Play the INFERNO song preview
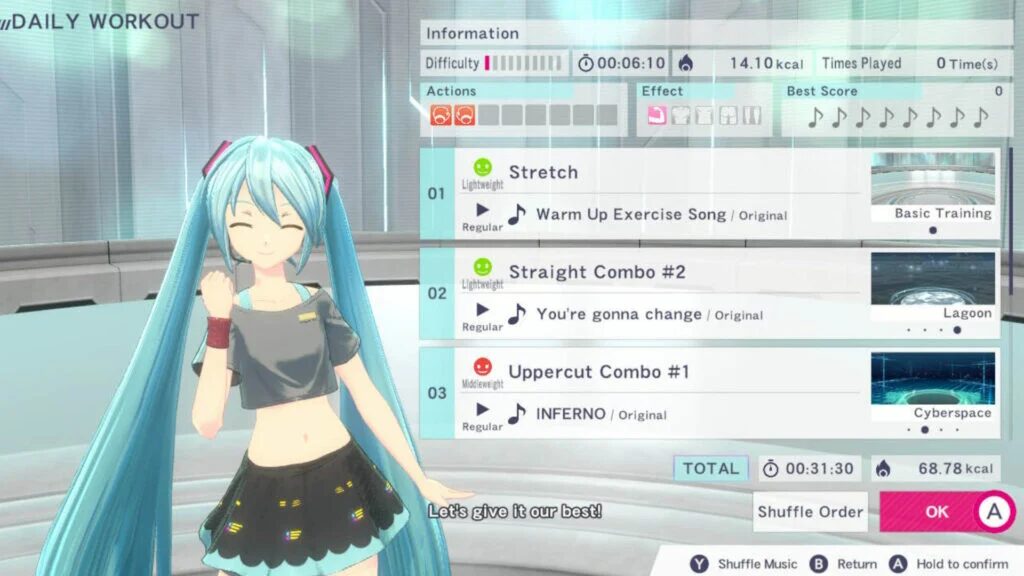1024x576 pixels. pyautogui.click(x=483, y=409)
